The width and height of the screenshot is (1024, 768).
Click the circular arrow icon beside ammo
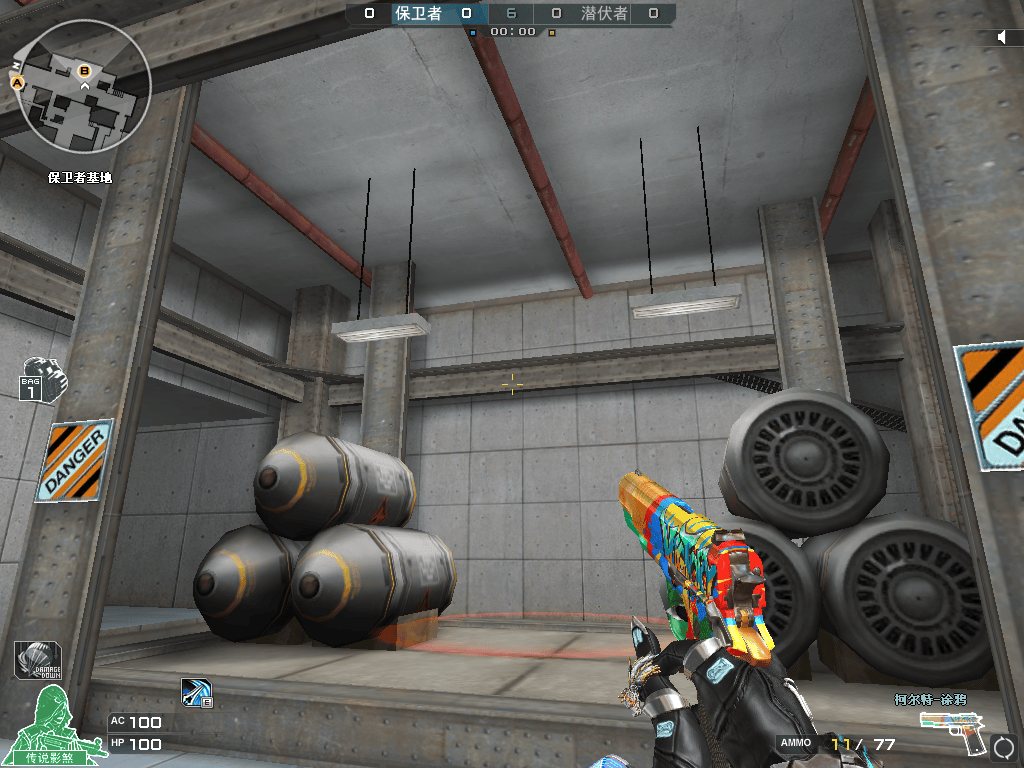(x=1004, y=745)
